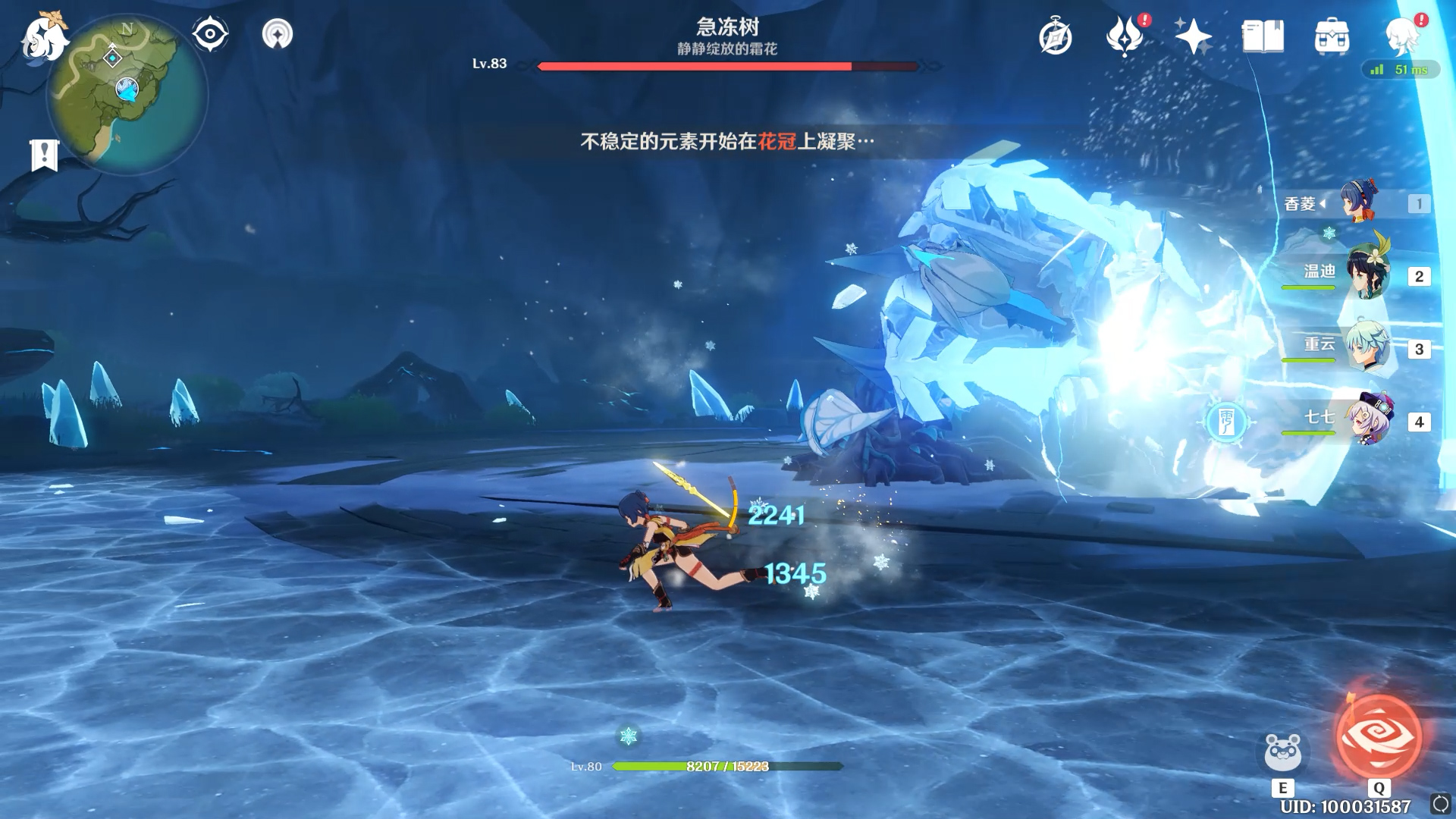Open the adventurer compass icon
The image size is (1456, 819).
[x=1056, y=37]
